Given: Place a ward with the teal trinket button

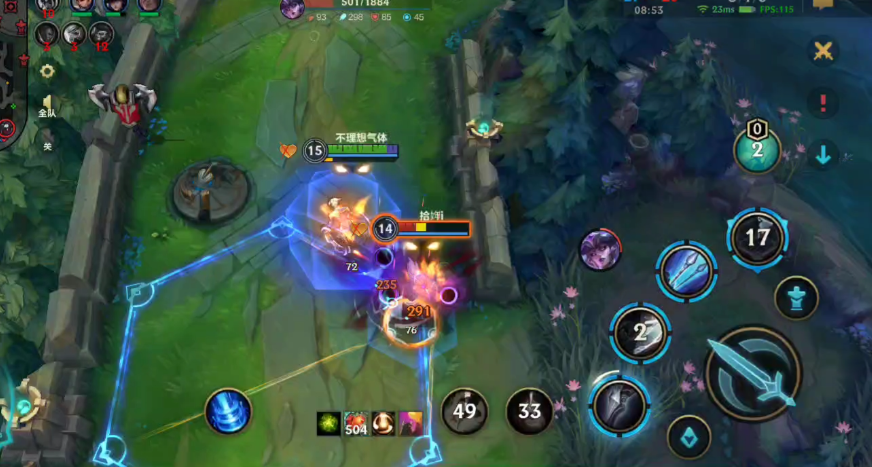Looking at the screenshot, I should point(757,149).
